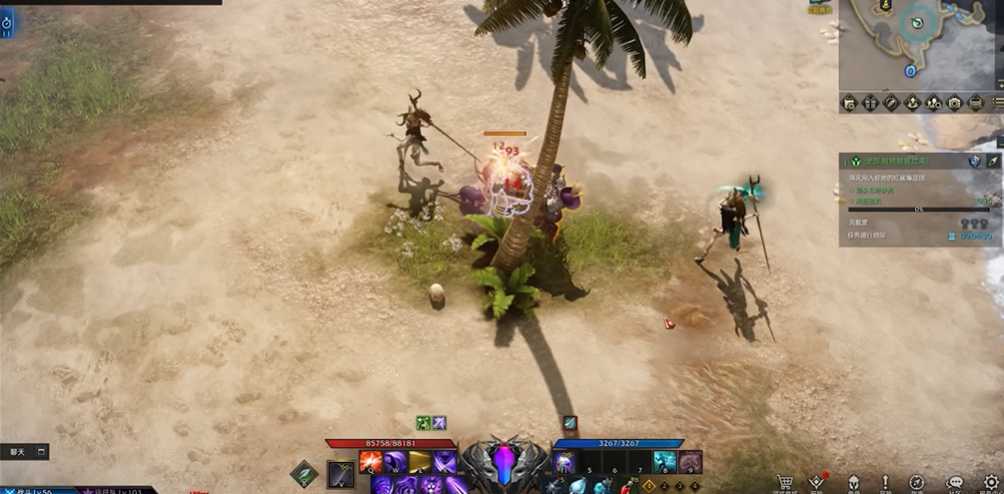Viewport: 1004px width, 494px height.
Task: Click the camera icon below the minimap
Action: [x=954, y=103]
